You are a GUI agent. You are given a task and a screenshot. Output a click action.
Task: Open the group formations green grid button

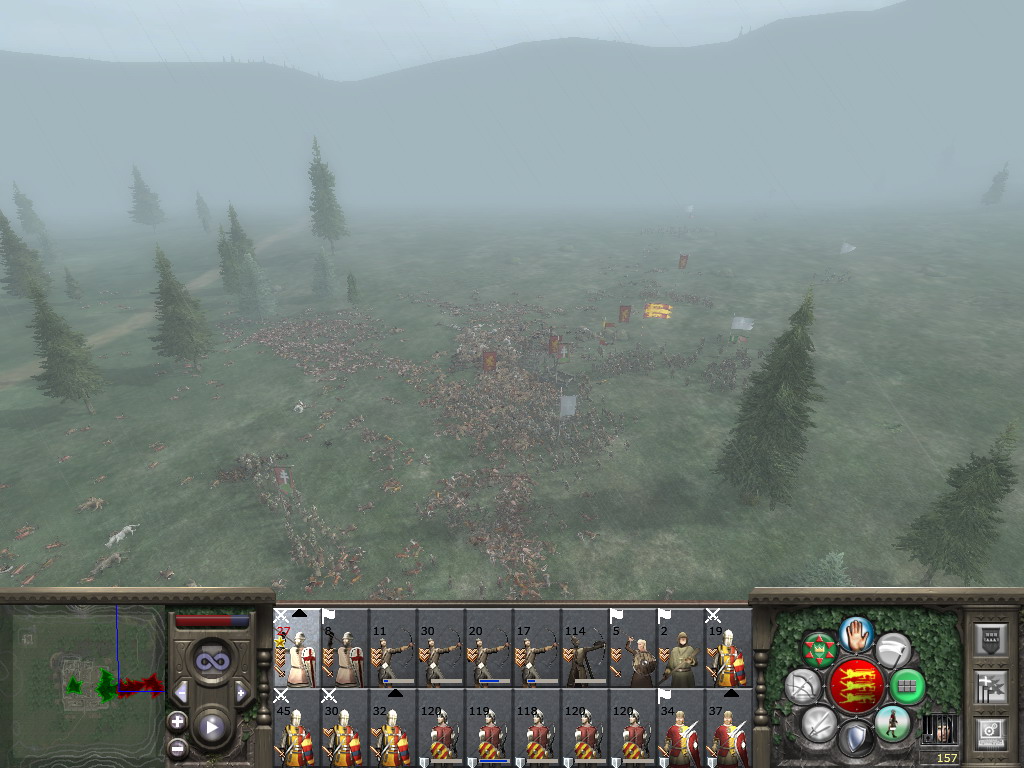tap(907, 686)
